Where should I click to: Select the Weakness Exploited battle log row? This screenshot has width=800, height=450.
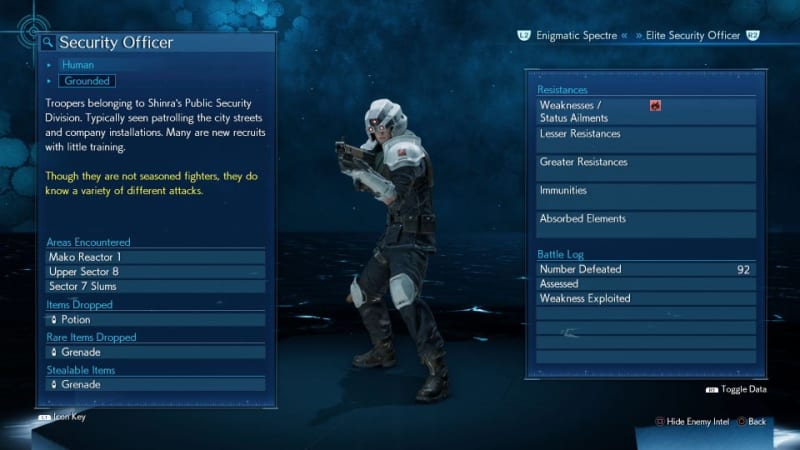645,298
